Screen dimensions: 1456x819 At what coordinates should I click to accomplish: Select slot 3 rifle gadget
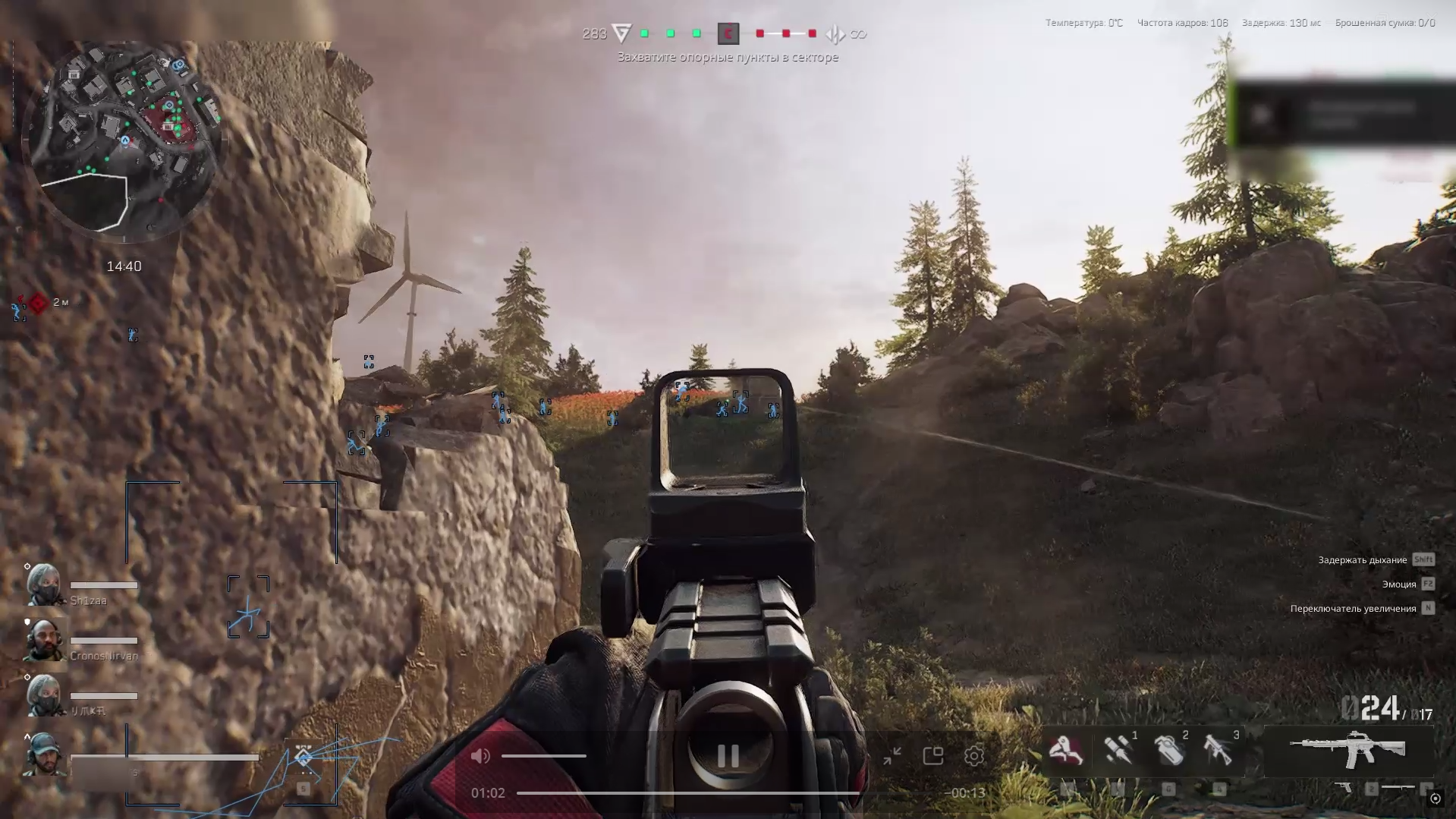[x=1219, y=751]
